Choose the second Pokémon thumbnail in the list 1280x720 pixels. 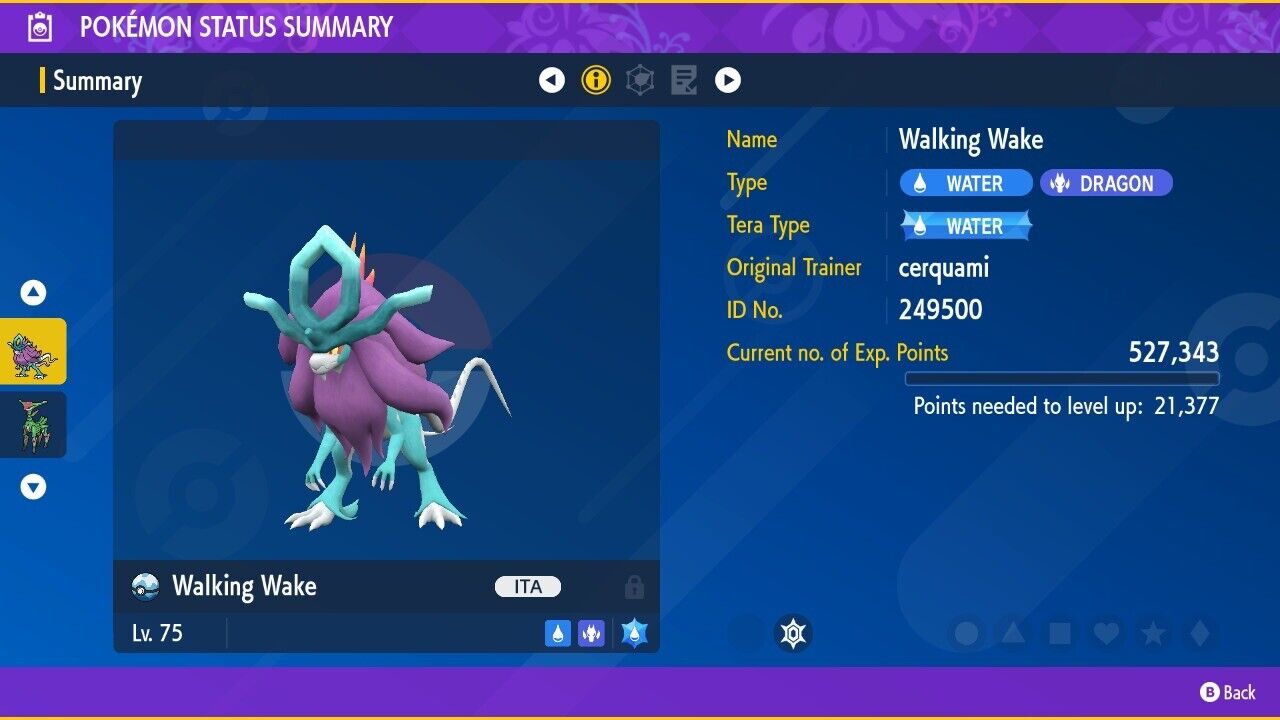pyautogui.click(x=33, y=424)
